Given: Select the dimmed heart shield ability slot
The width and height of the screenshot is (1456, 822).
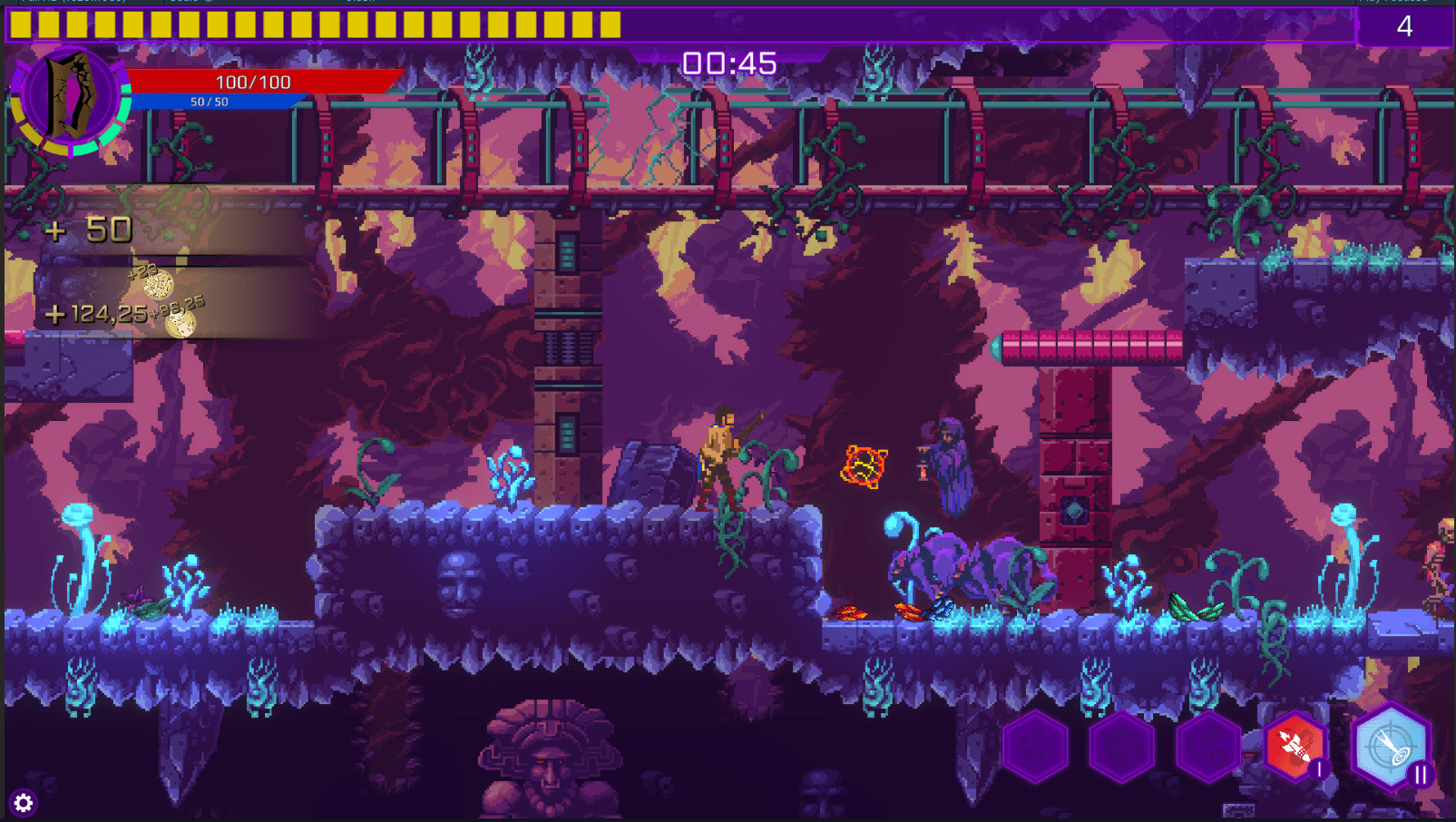Looking at the screenshot, I should point(1122,748).
